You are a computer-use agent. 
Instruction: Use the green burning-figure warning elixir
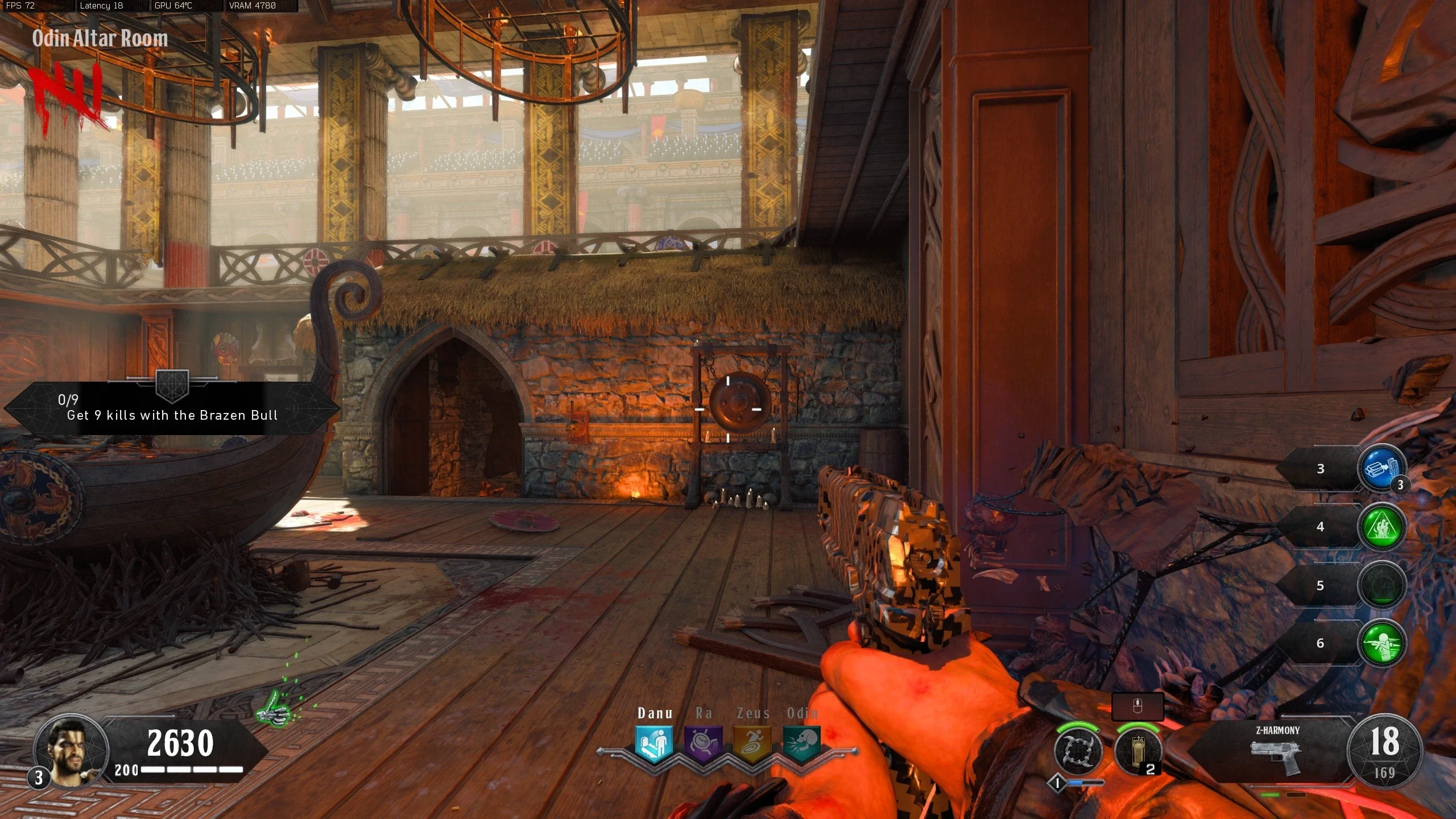pos(1381,527)
